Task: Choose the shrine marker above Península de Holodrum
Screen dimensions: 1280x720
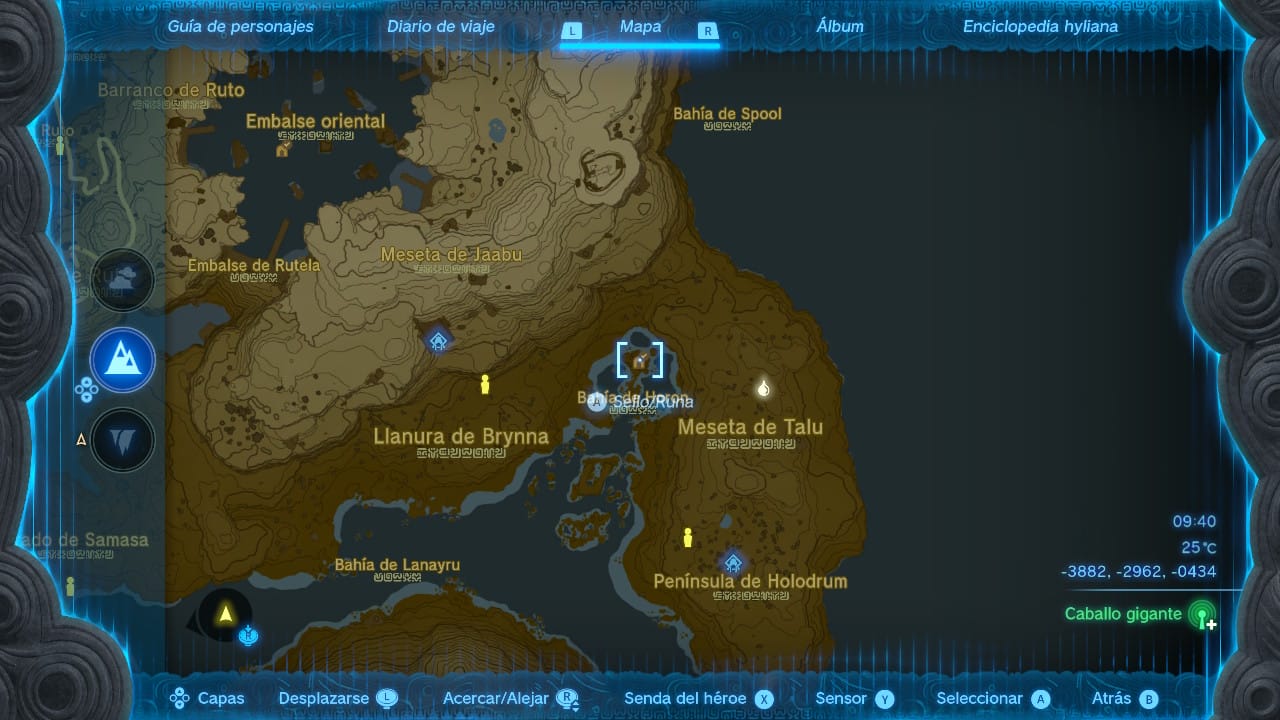Action: [733, 562]
